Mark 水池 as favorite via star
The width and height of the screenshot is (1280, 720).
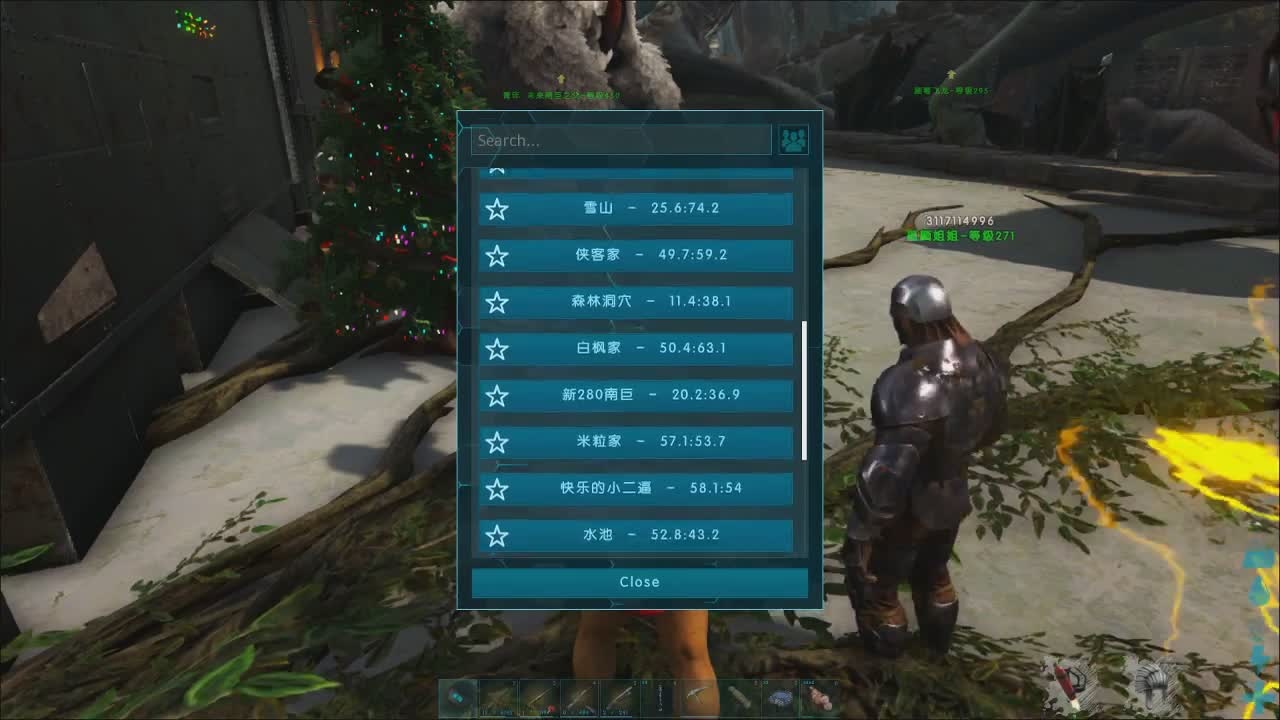(x=497, y=536)
